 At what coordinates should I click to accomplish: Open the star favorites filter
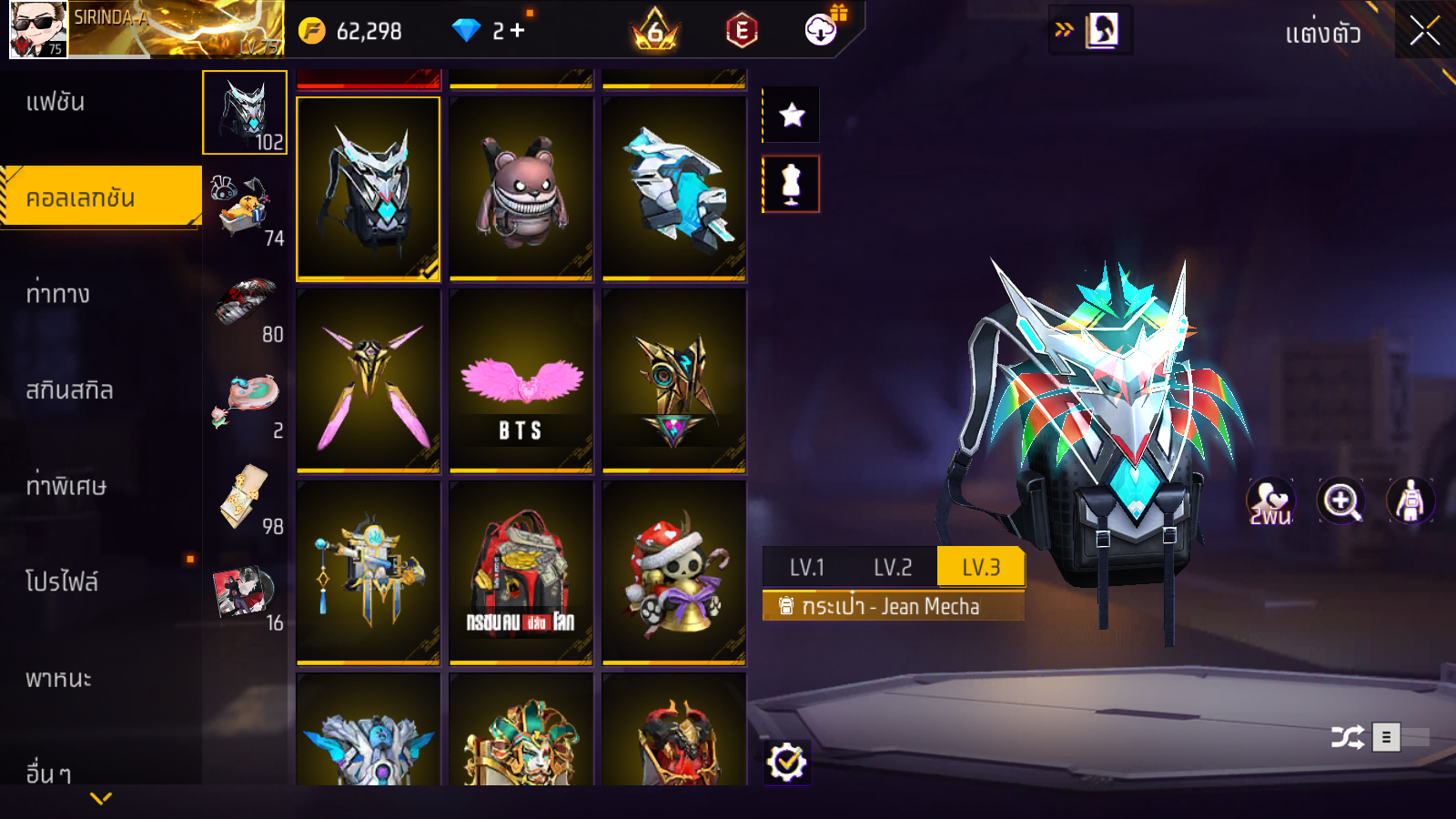792,116
